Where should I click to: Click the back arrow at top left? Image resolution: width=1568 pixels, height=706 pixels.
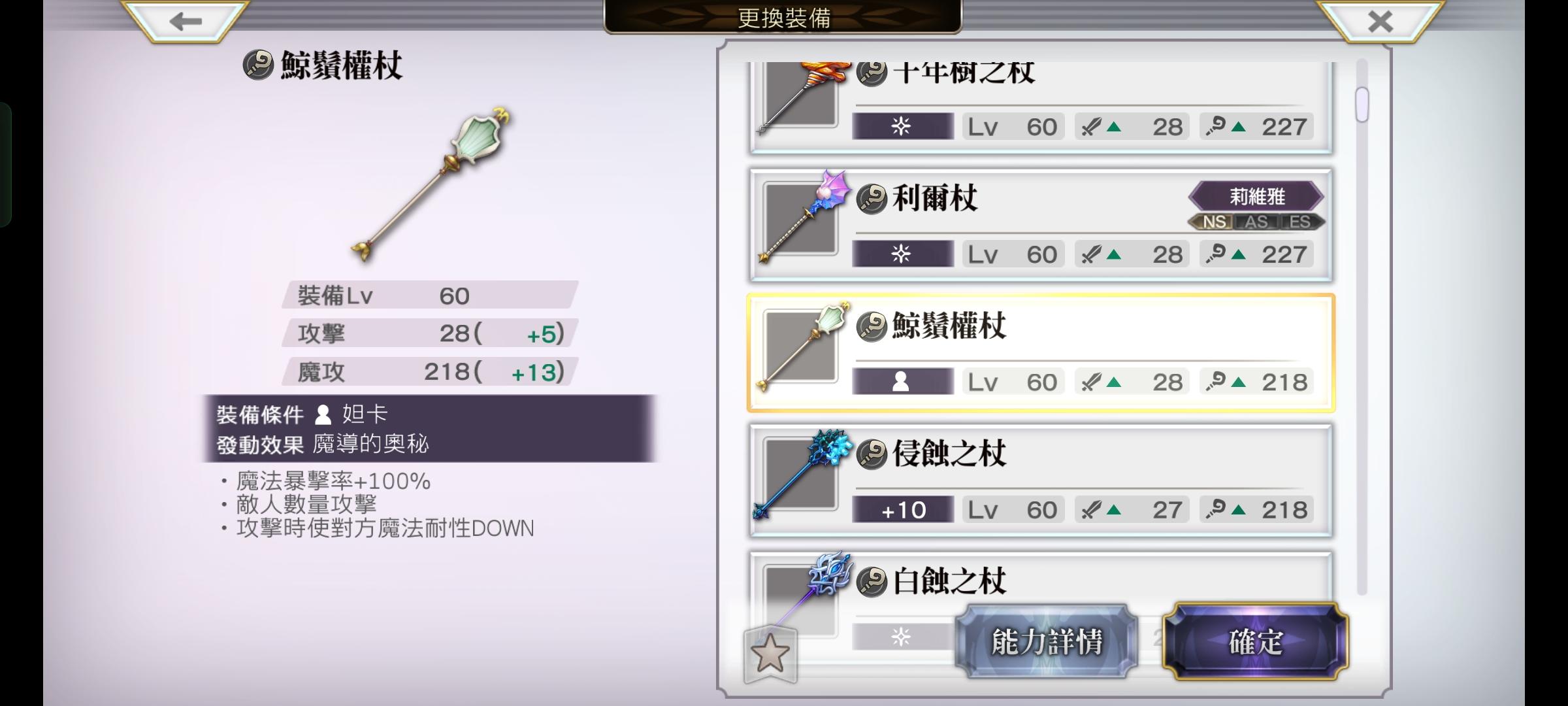point(185,22)
